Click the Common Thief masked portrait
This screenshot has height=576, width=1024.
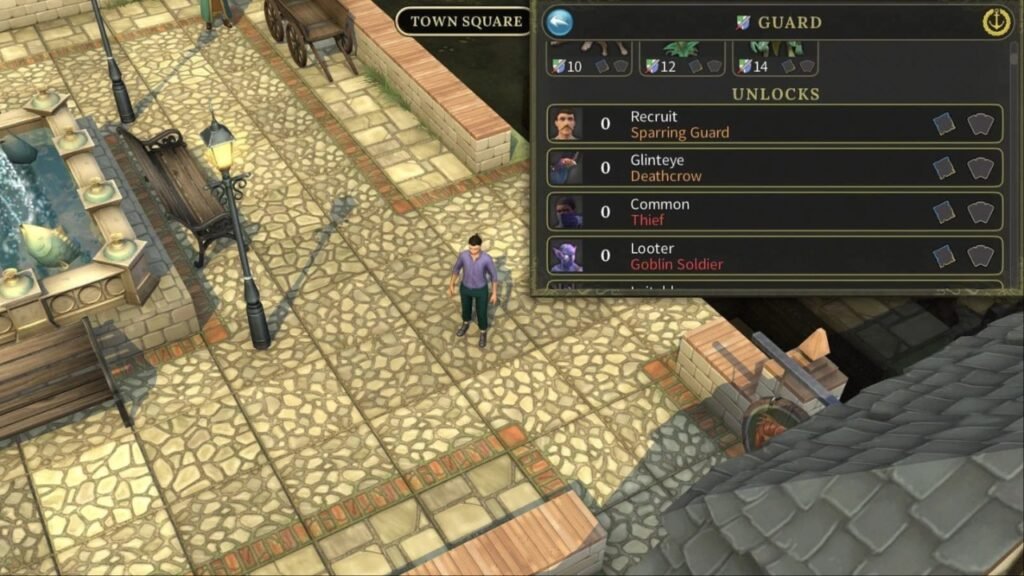(x=566, y=212)
